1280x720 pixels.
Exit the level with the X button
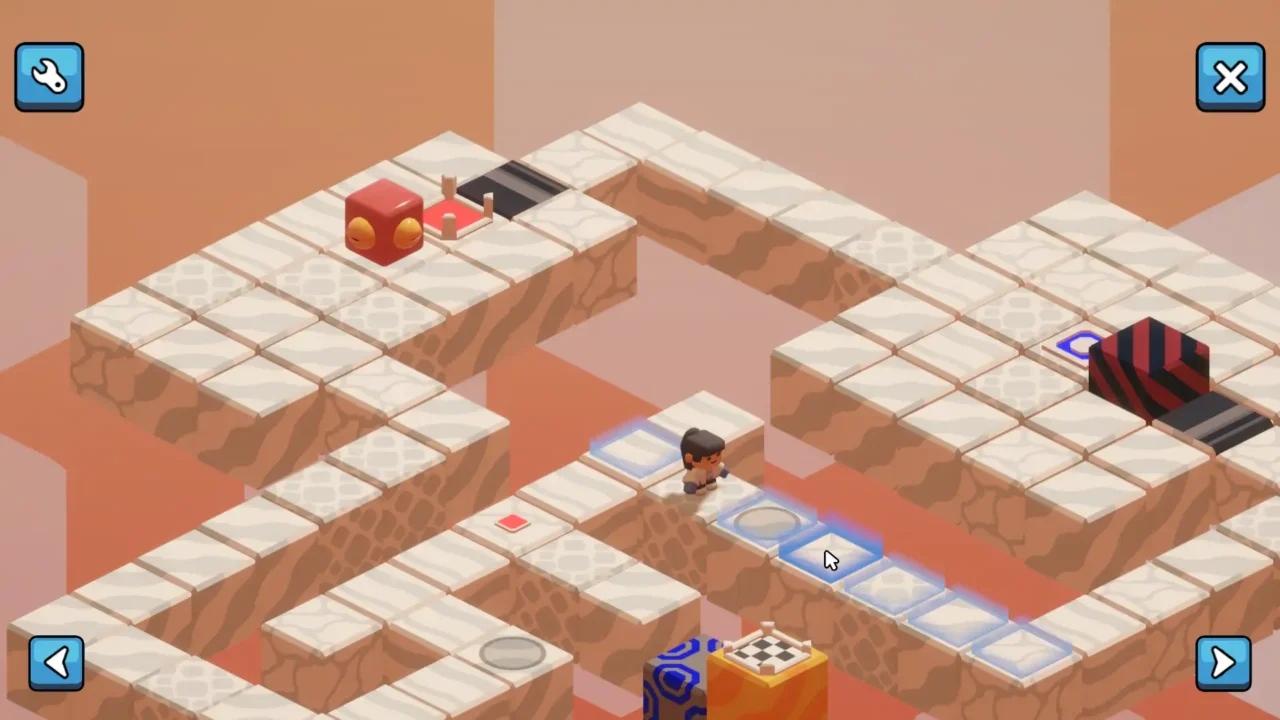point(1230,76)
